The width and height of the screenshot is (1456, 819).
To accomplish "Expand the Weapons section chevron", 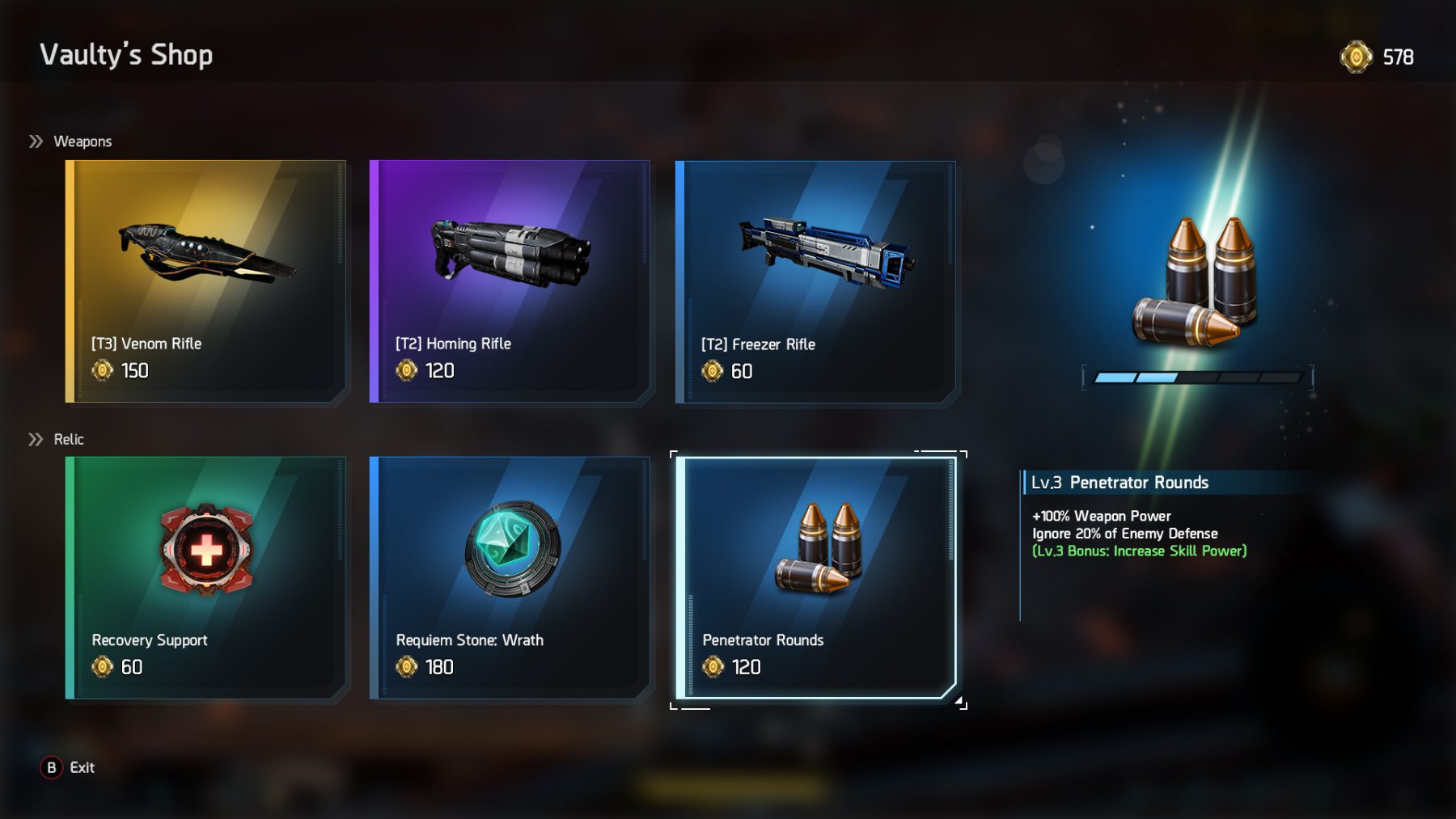I will click(34, 140).
